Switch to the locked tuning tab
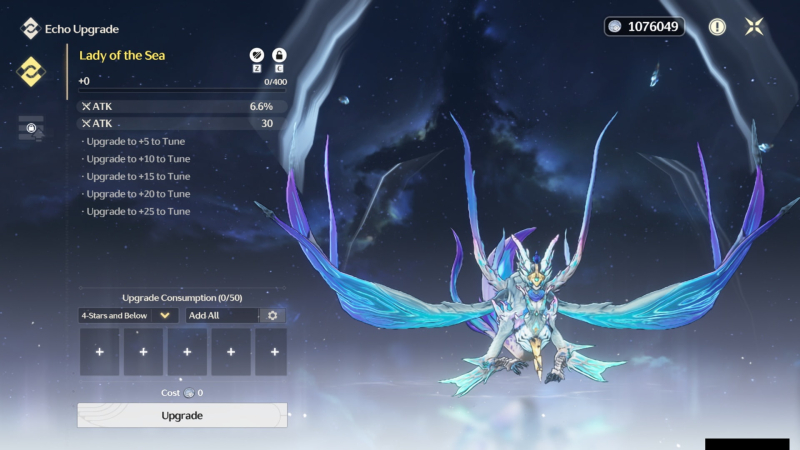The image size is (800, 450). click(x=31, y=128)
